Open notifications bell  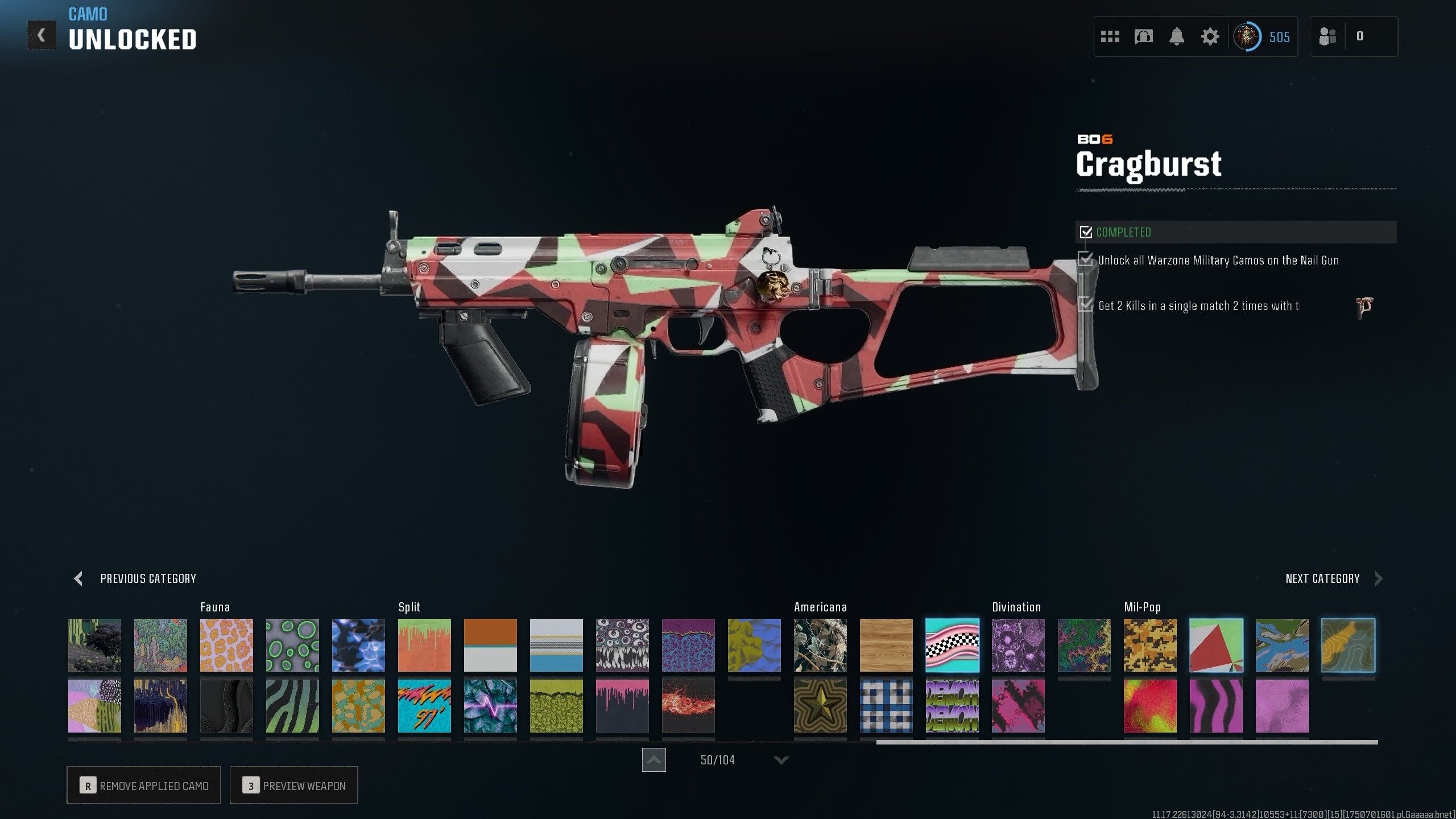click(1177, 37)
